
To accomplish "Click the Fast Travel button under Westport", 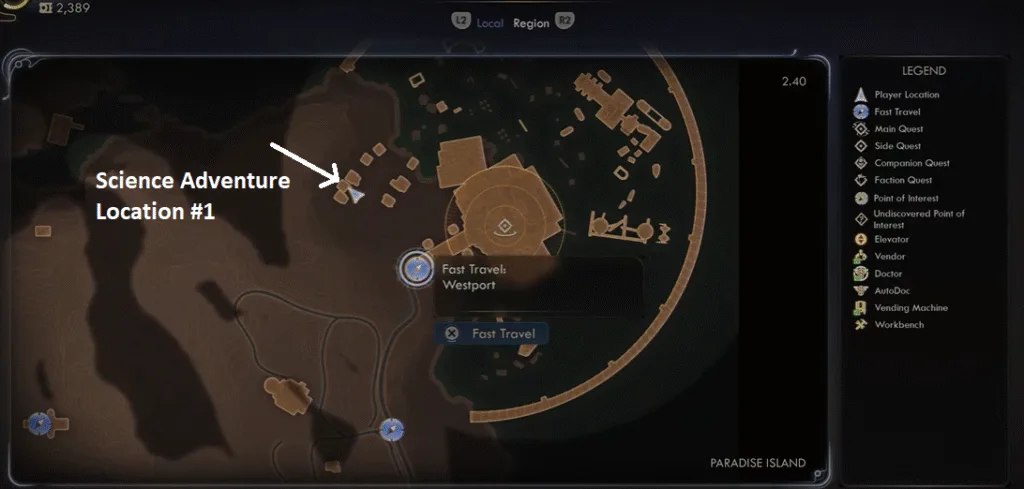I will click(491, 334).
